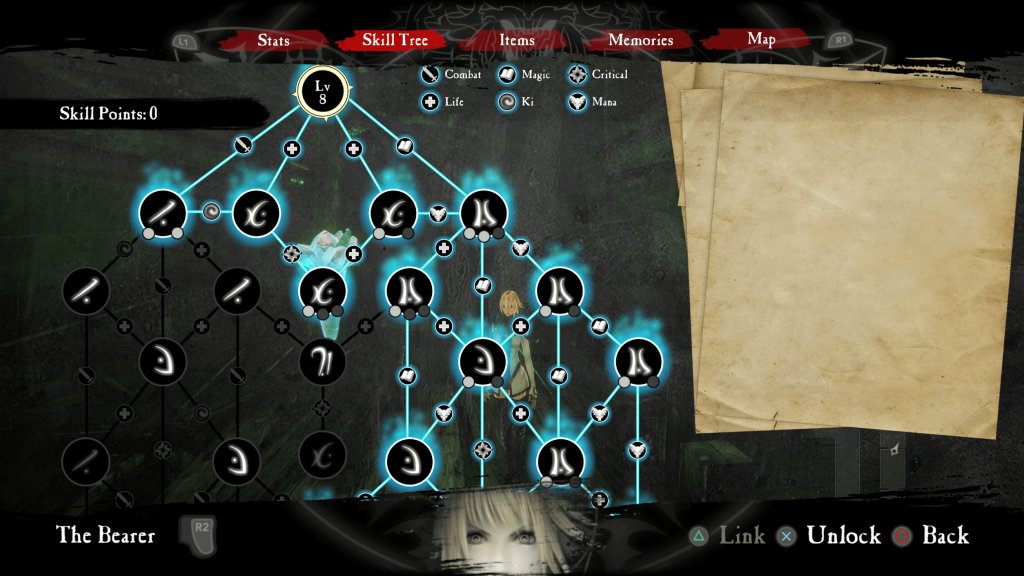Select the Skill Tree tab
Image resolution: width=1024 pixels, height=576 pixels.
click(x=395, y=41)
